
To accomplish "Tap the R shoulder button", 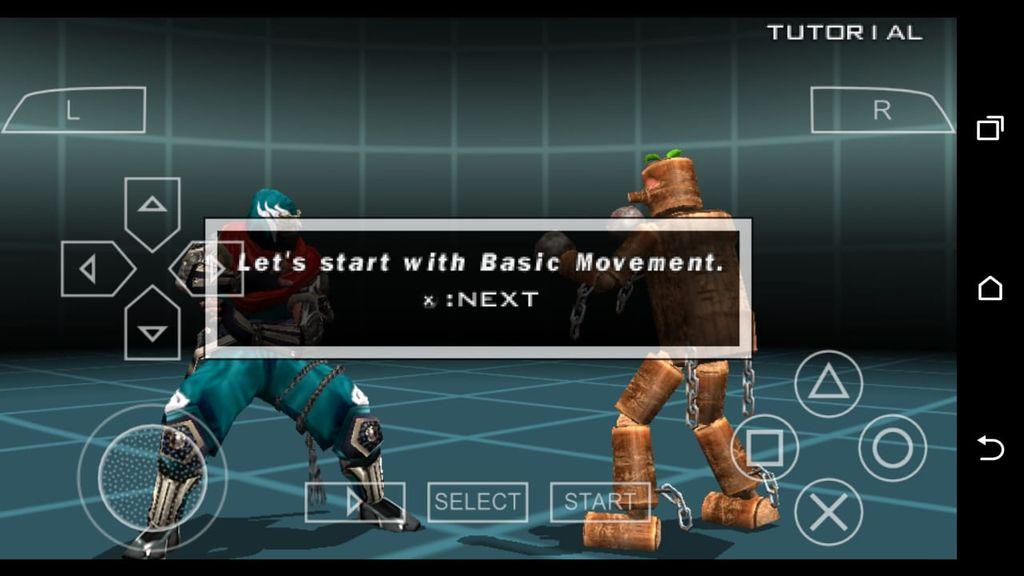I will point(880,110).
